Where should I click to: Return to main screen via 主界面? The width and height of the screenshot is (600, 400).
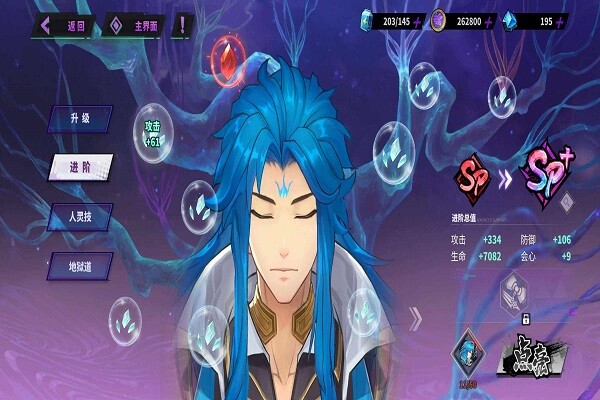point(142,23)
